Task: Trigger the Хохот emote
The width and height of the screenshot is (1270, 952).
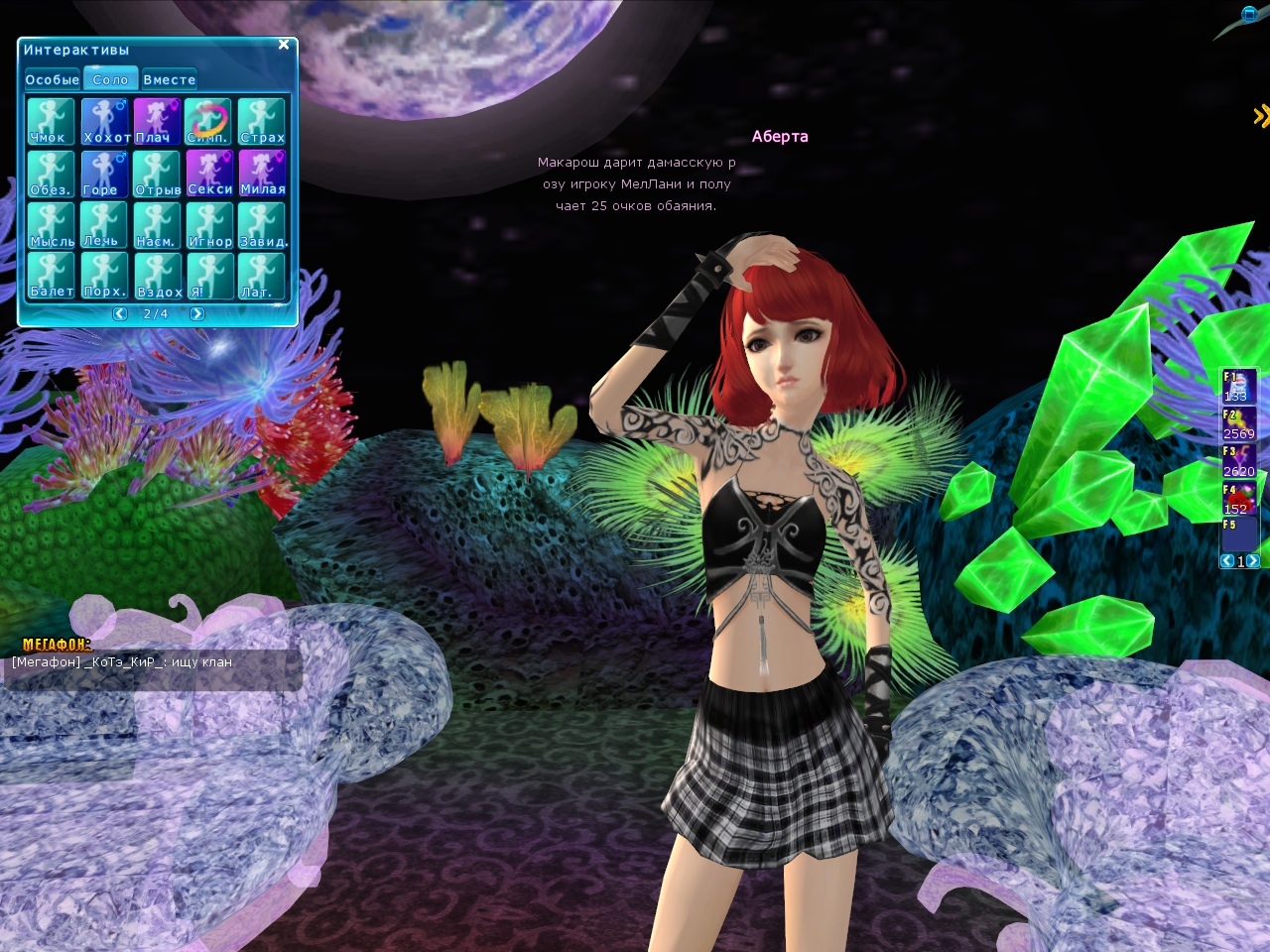Action: pos(104,121)
